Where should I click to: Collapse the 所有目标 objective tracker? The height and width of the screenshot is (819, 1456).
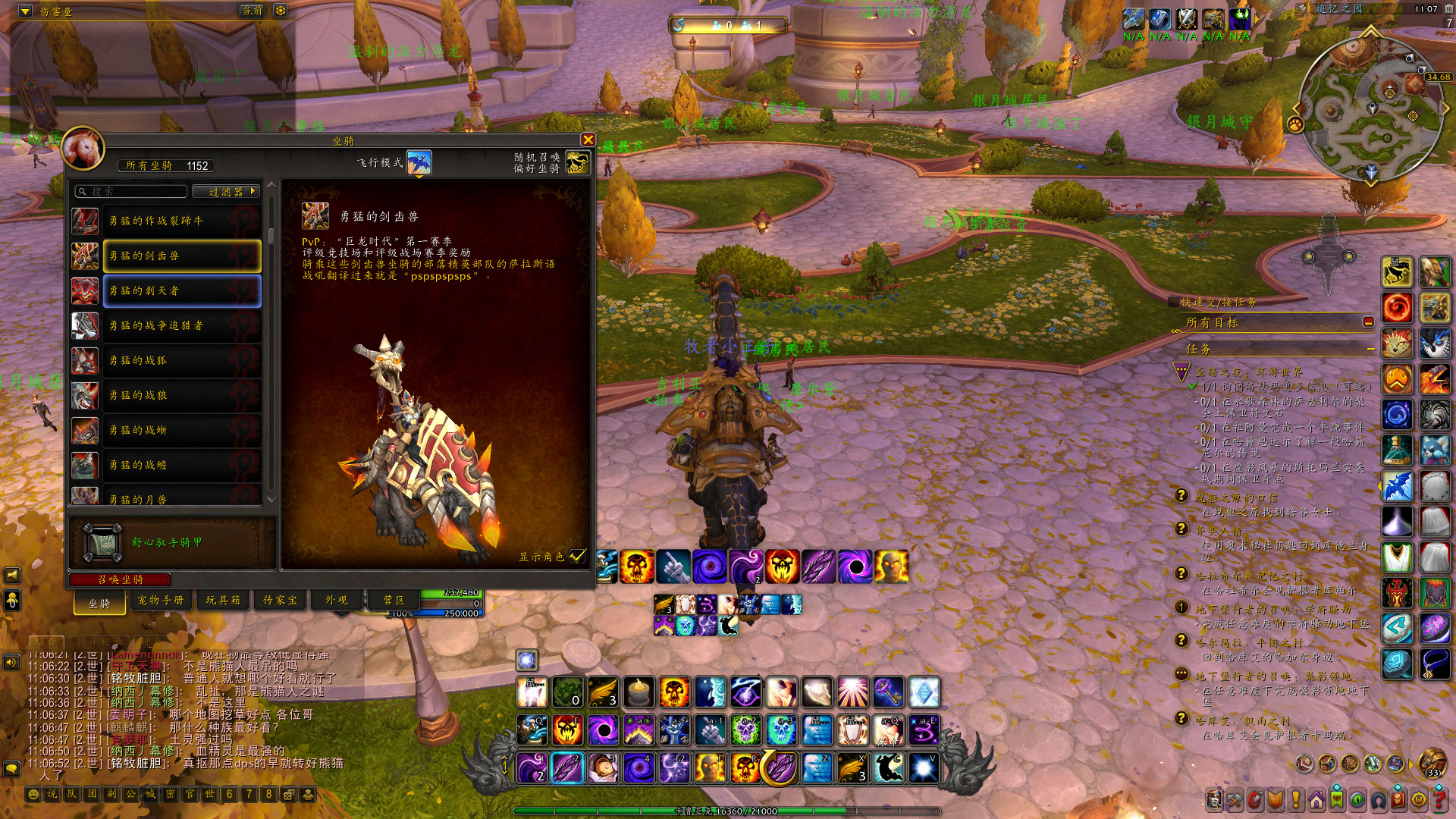pyautogui.click(x=1368, y=322)
